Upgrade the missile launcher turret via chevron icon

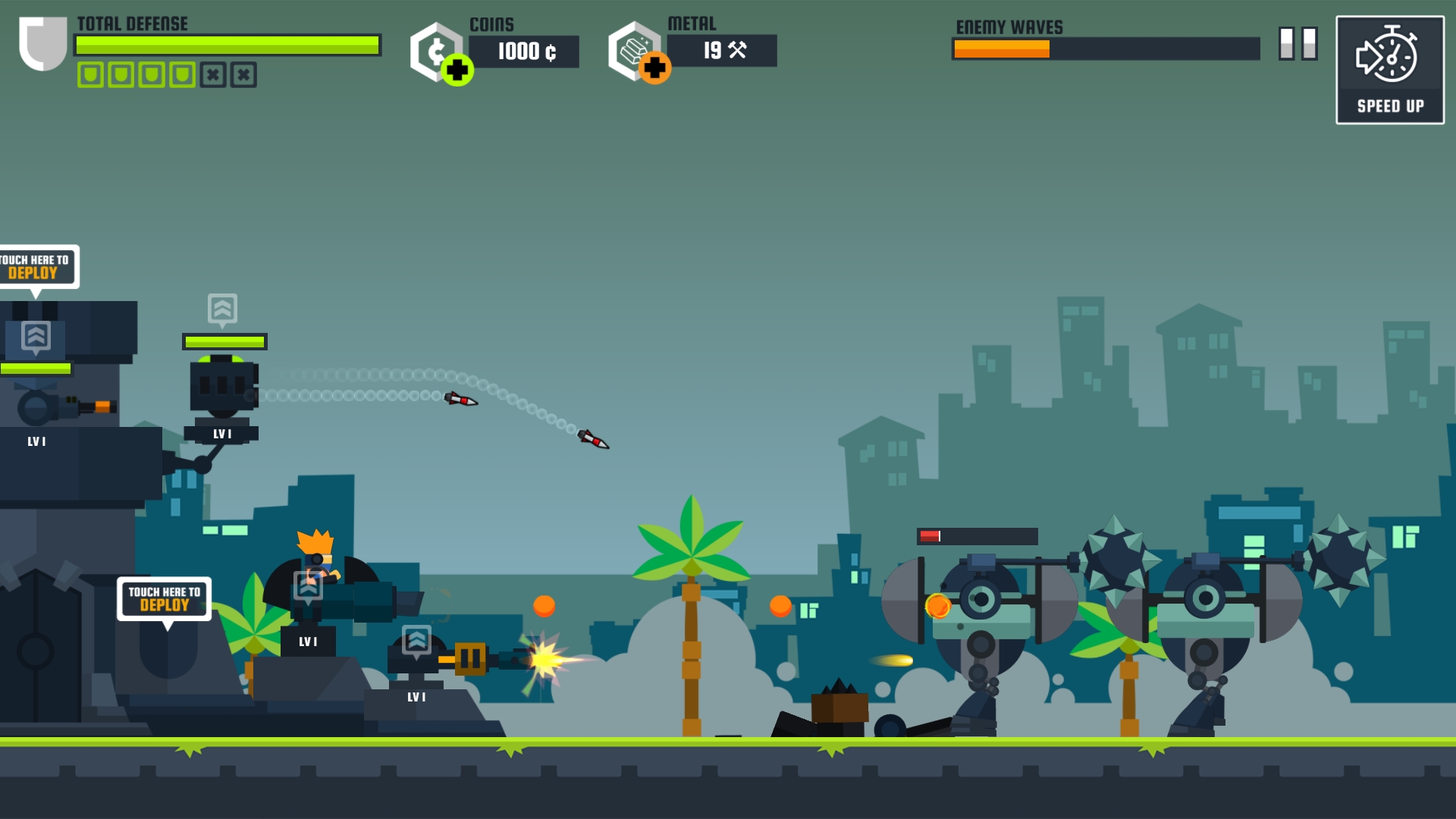point(222,309)
